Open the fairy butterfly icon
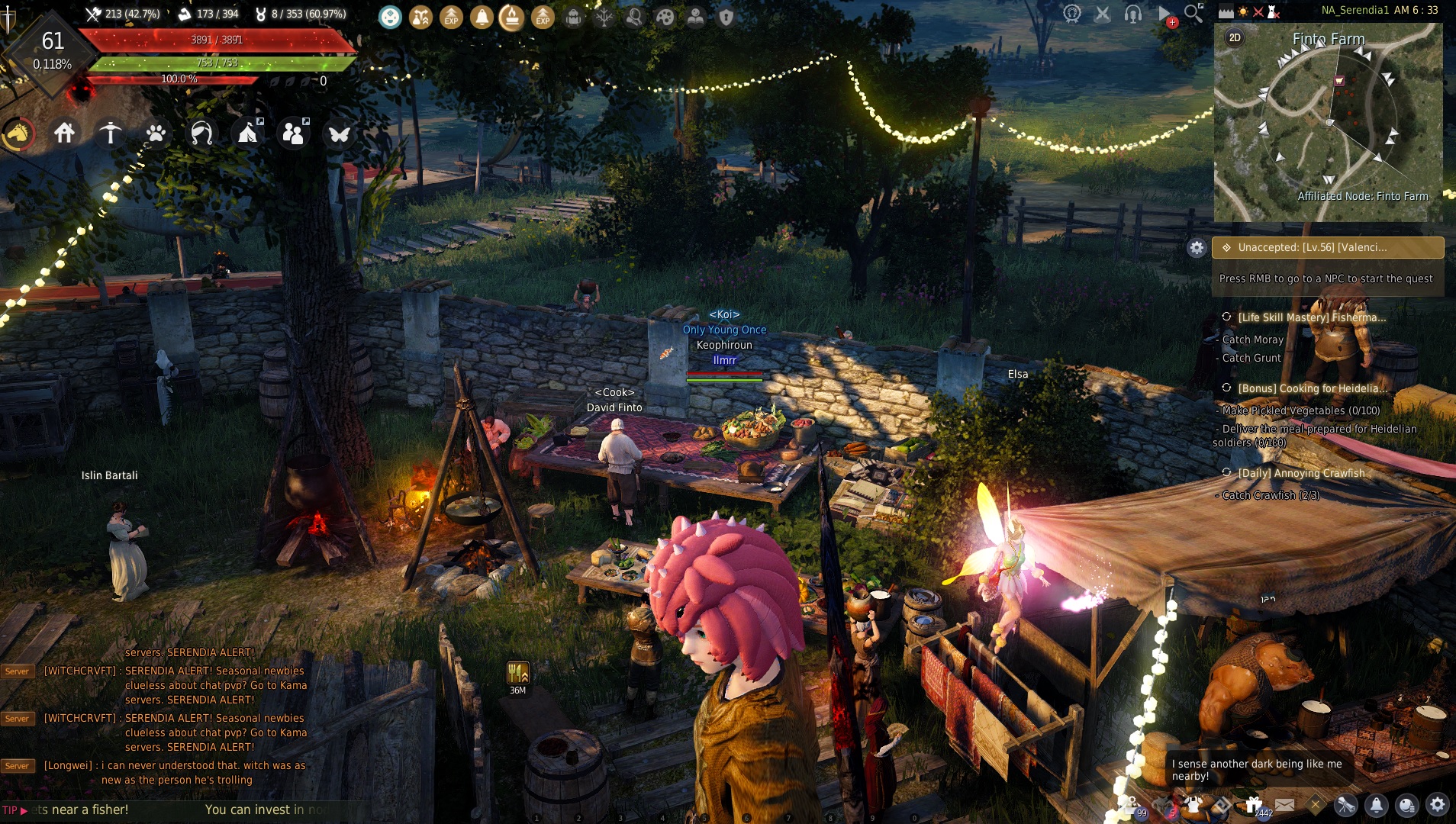 click(x=339, y=134)
